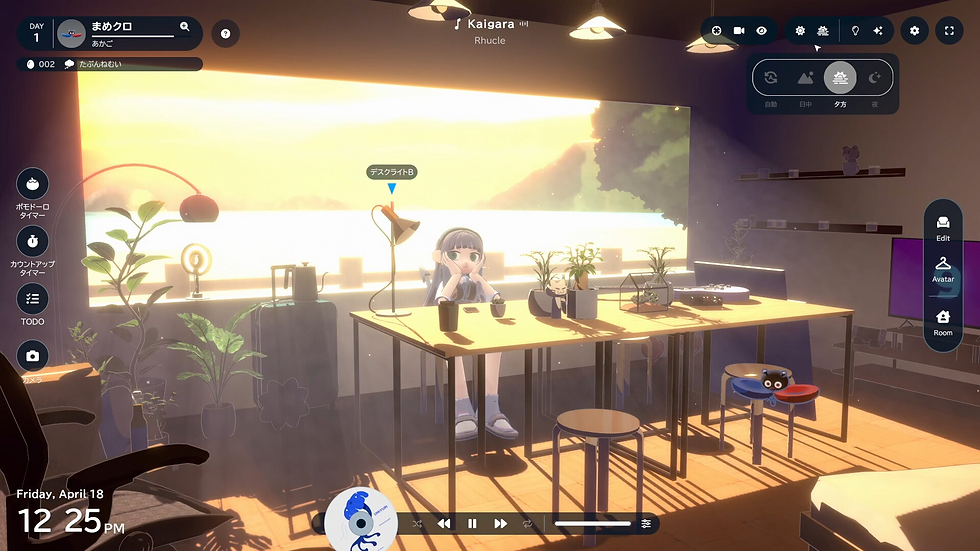Toggle the eye visibility icon
This screenshot has height=551, width=980.
[x=762, y=31]
